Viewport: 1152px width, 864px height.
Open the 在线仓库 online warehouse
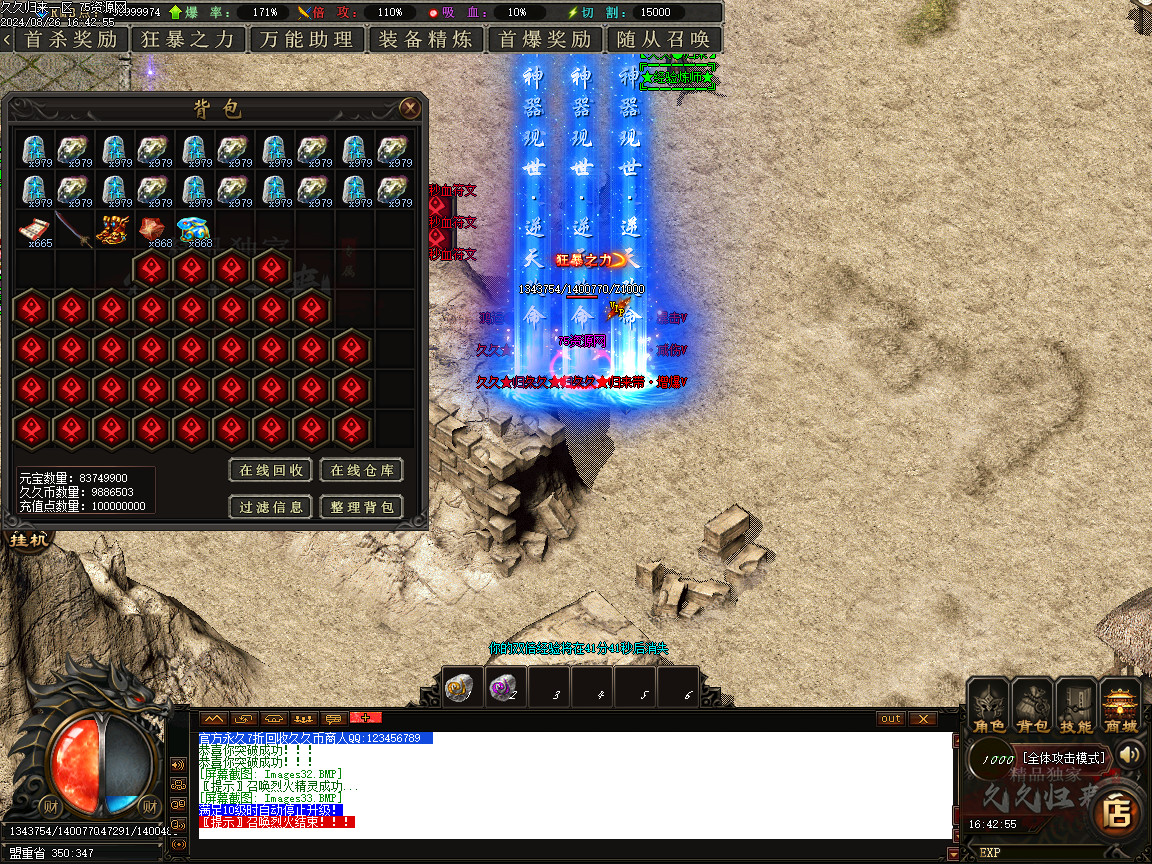tap(361, 470)
